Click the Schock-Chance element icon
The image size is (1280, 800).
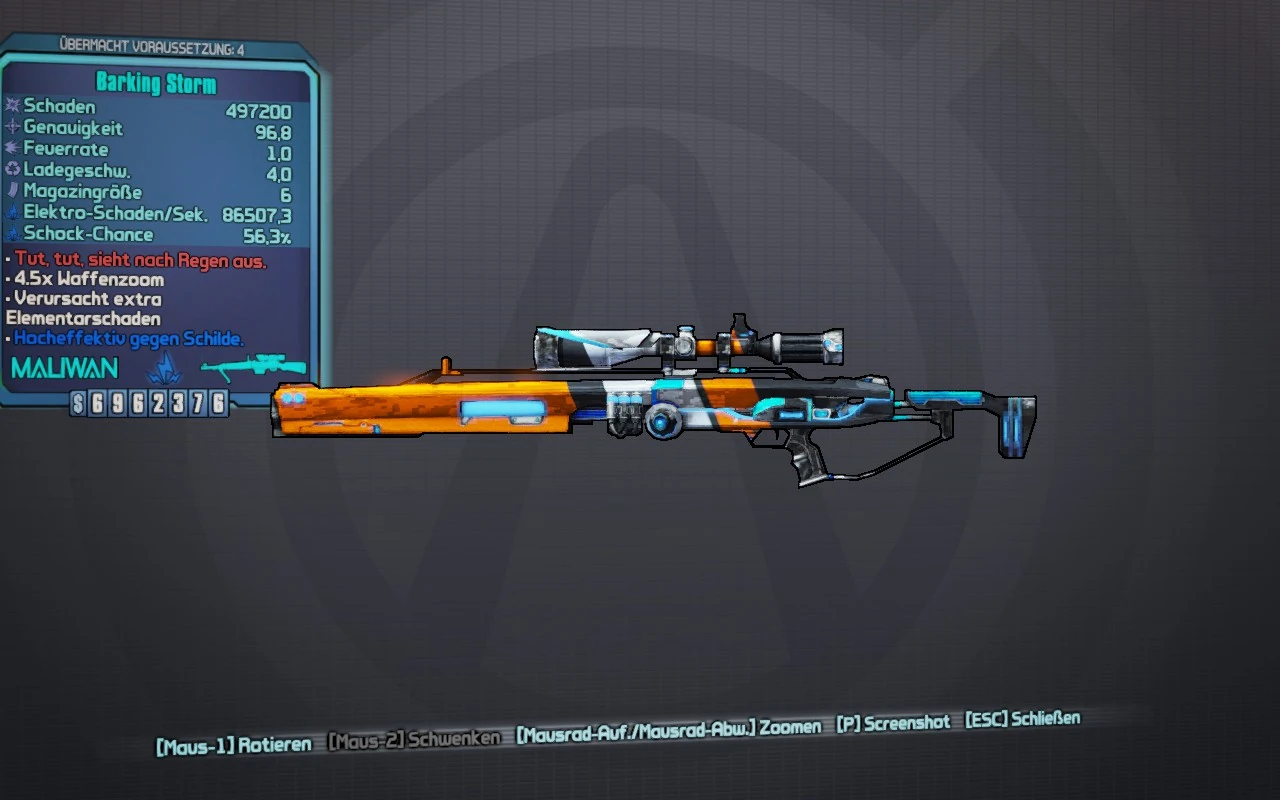(x=14, y=234)
